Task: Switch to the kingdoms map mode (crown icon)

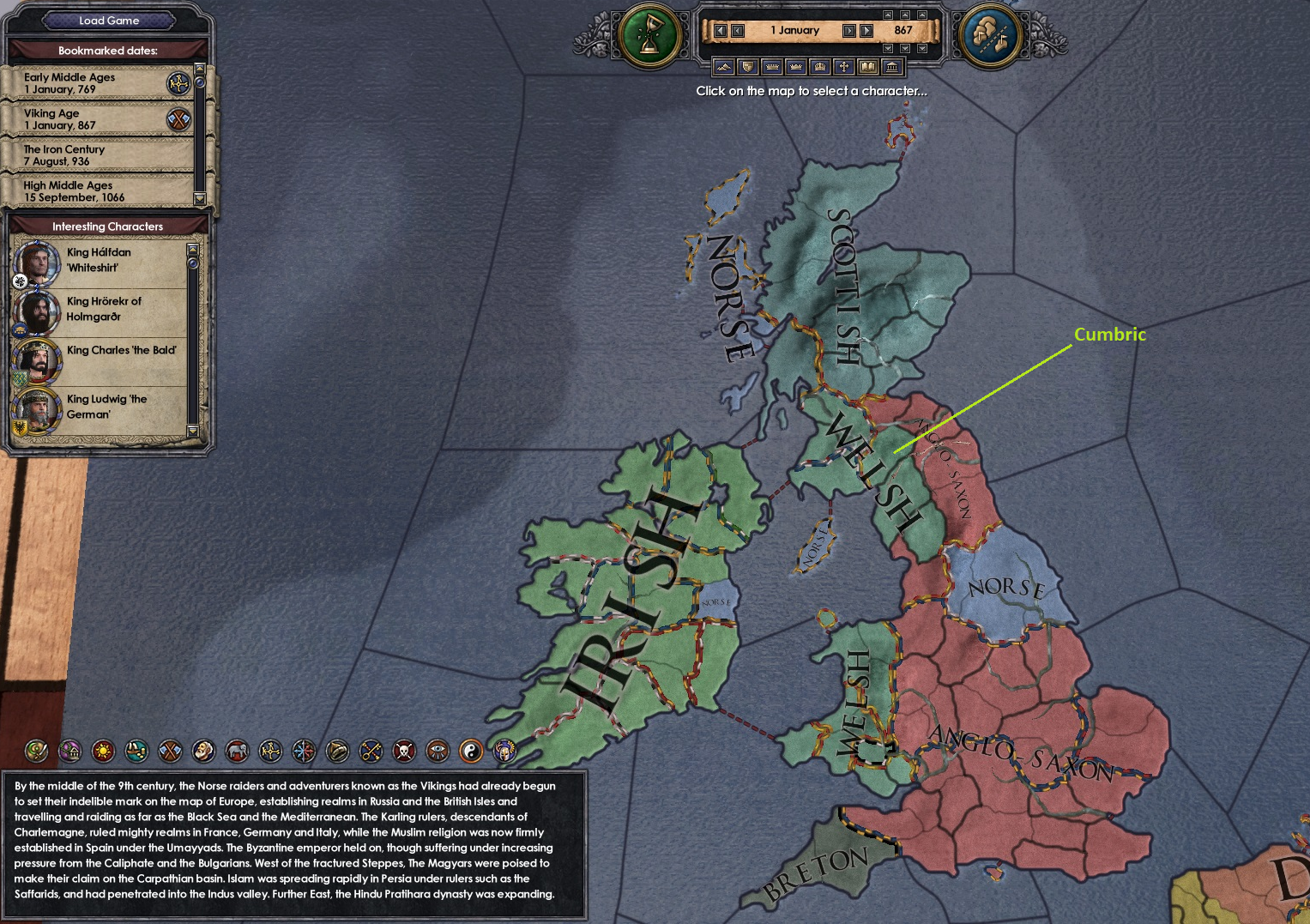Action: [x=794, y=67]
